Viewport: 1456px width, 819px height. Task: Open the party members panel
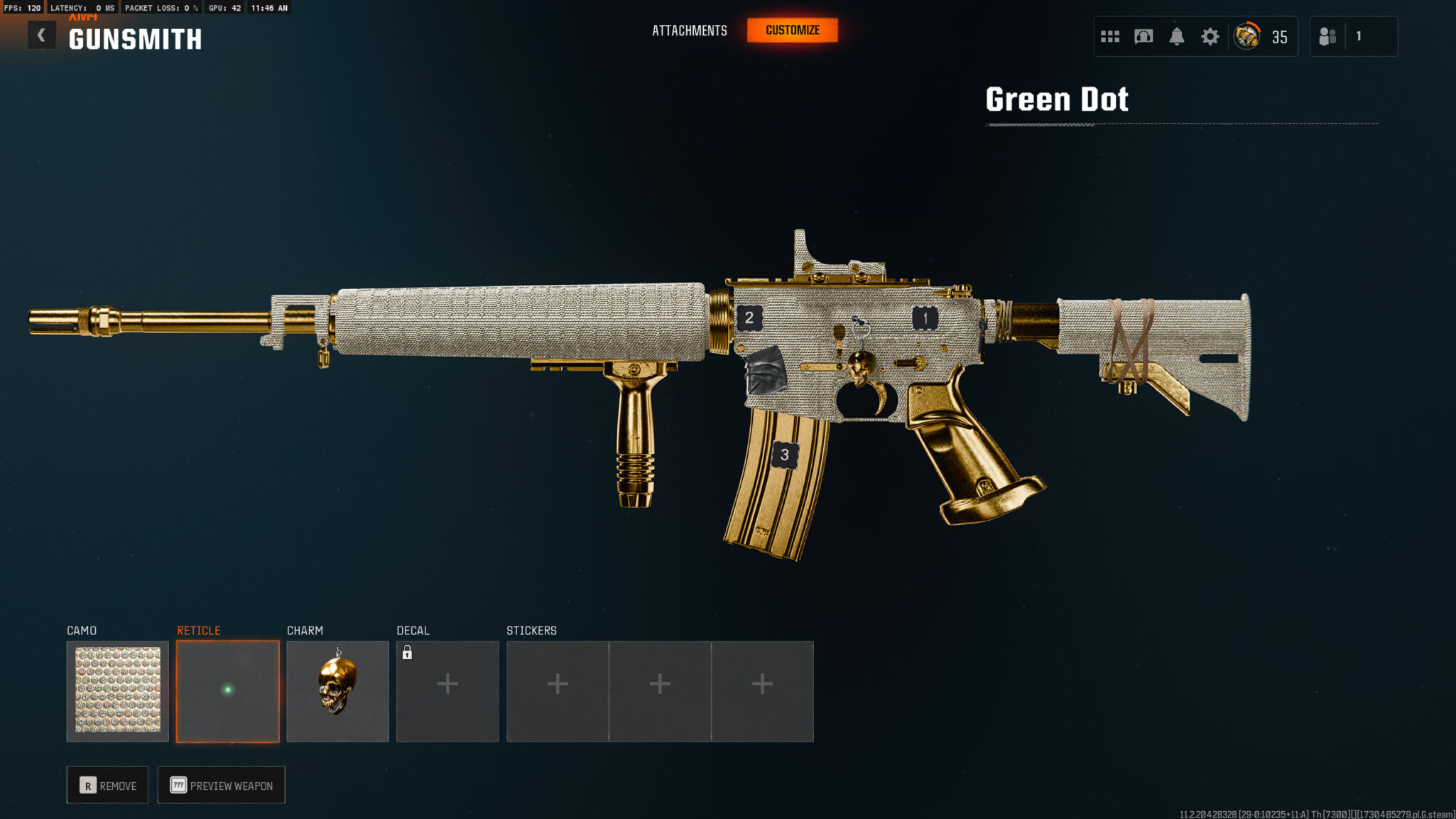[x=1327, y=36]
